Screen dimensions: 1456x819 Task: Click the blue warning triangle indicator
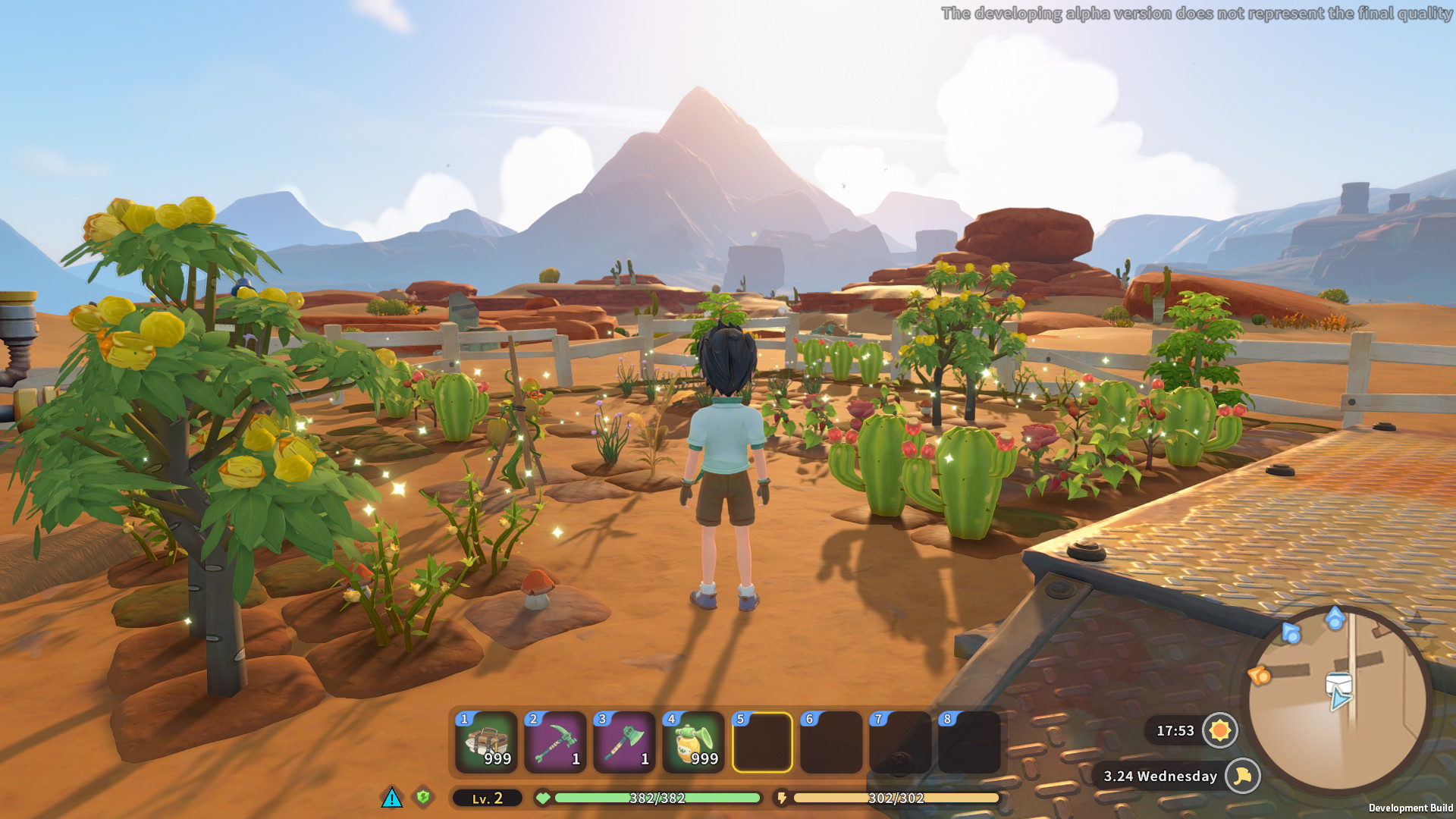click(x=391, y=798)
